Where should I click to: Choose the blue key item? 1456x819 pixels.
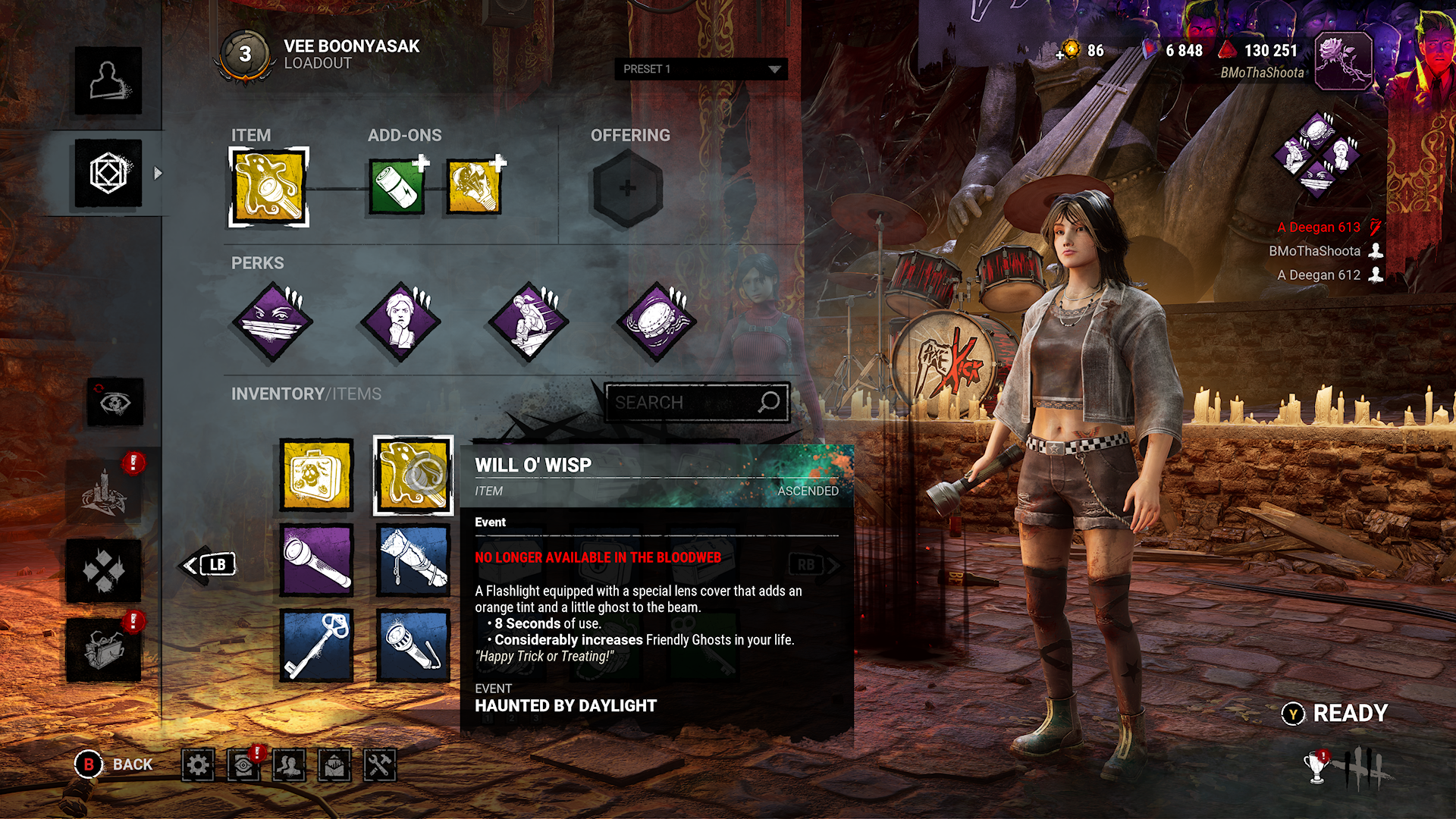316,646
